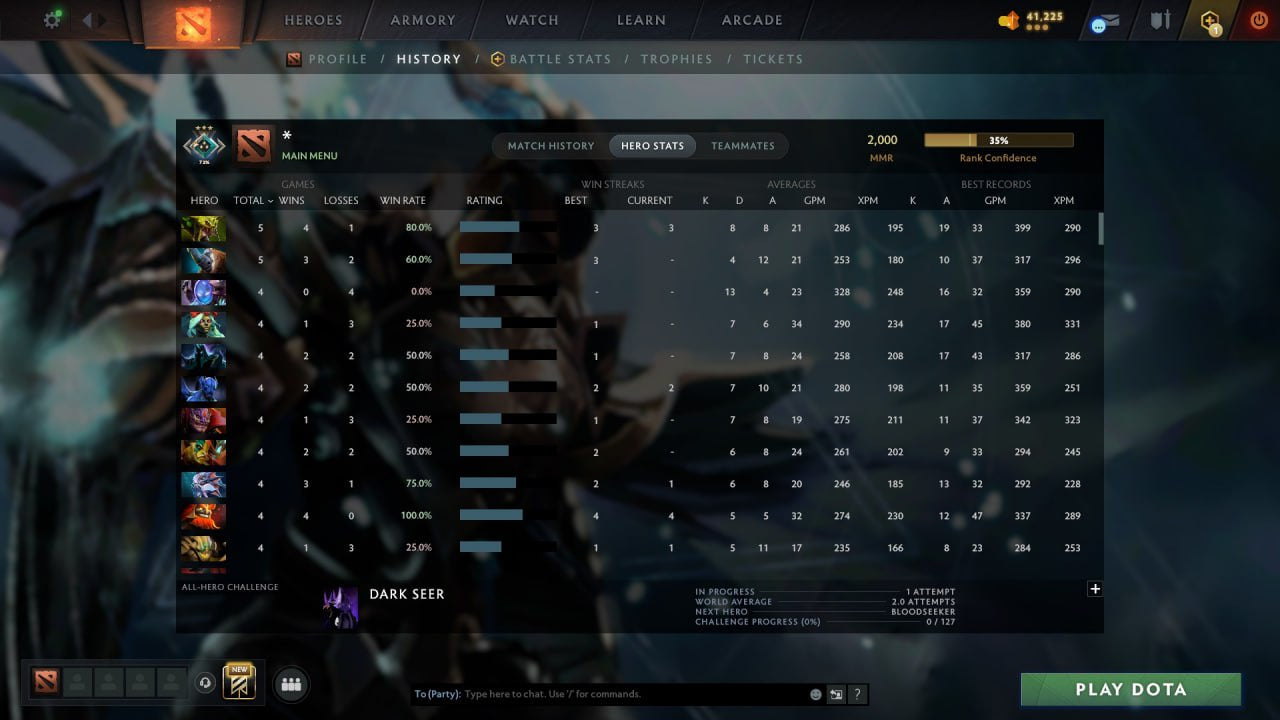Image resolution: width=1280 pixels, height=720 pixels.
Task: Toggle party voice chat headset icon
Action: pos(207,682)
